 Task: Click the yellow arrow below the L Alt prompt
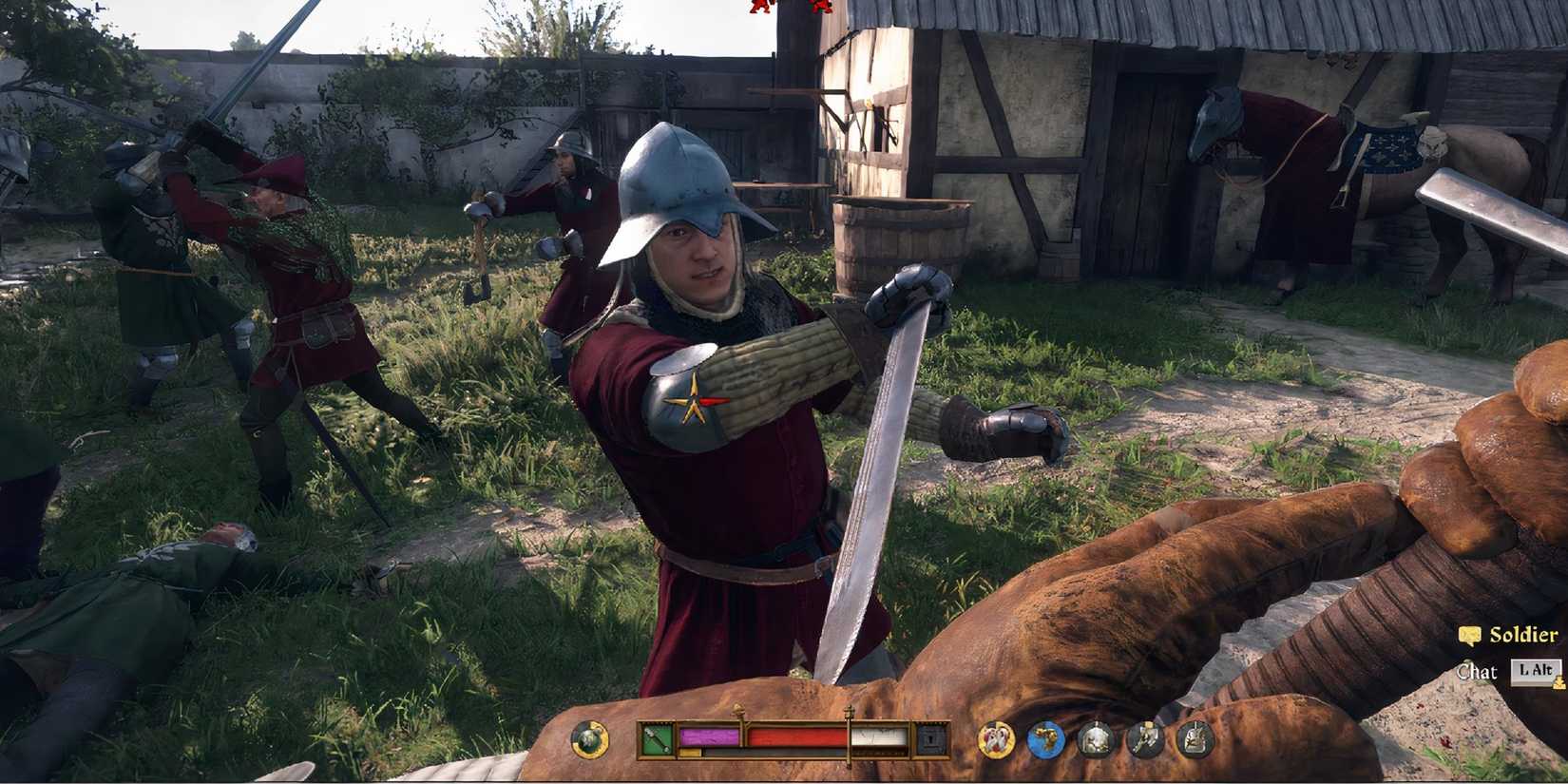[1558, 683]
